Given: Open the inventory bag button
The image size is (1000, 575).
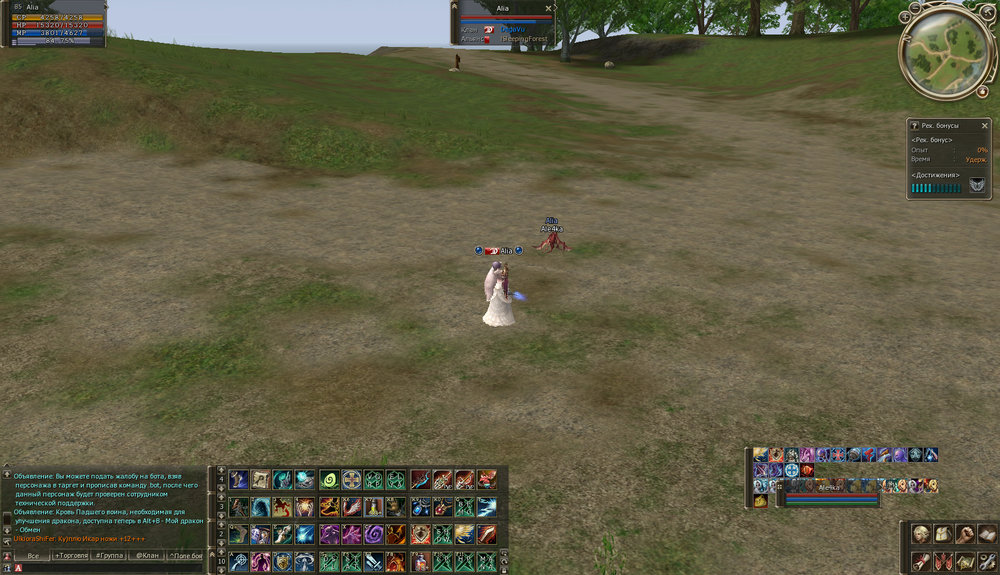Looking at the screenshot, I should [x=942, y=534].
